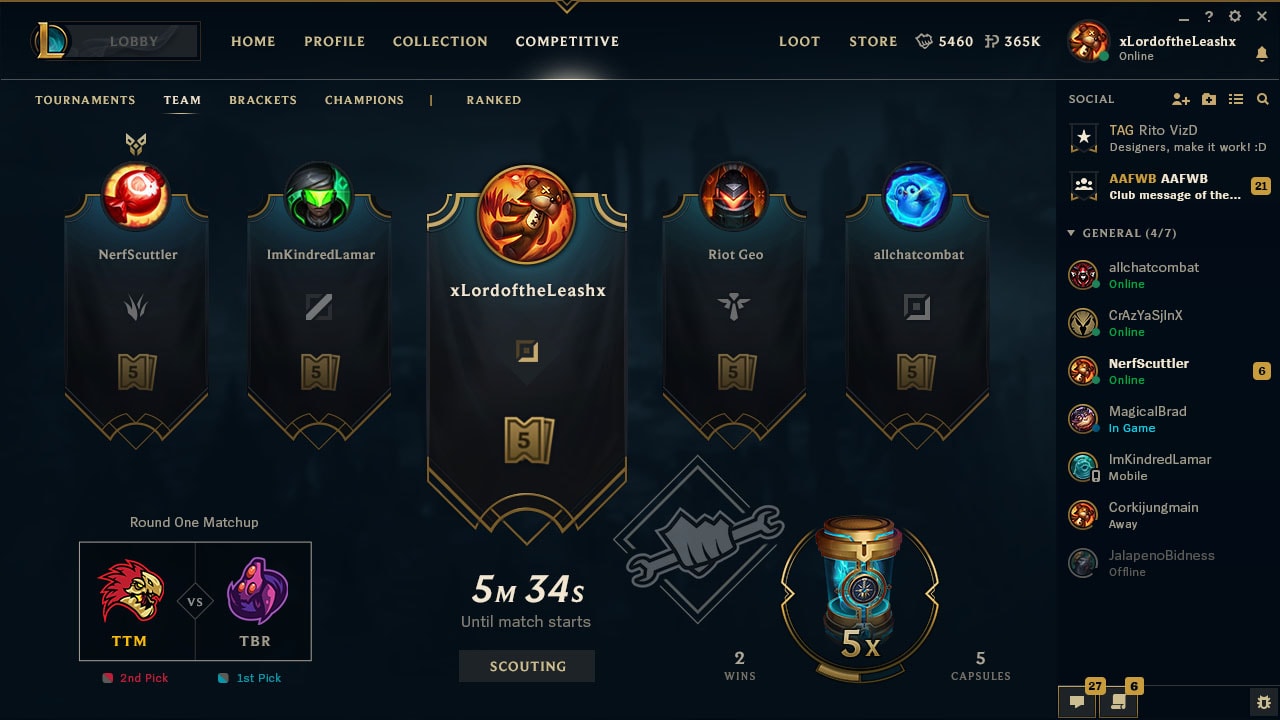Screen dimensions: 1280x720
Task: Open the RANKED section
Action: 493,100
